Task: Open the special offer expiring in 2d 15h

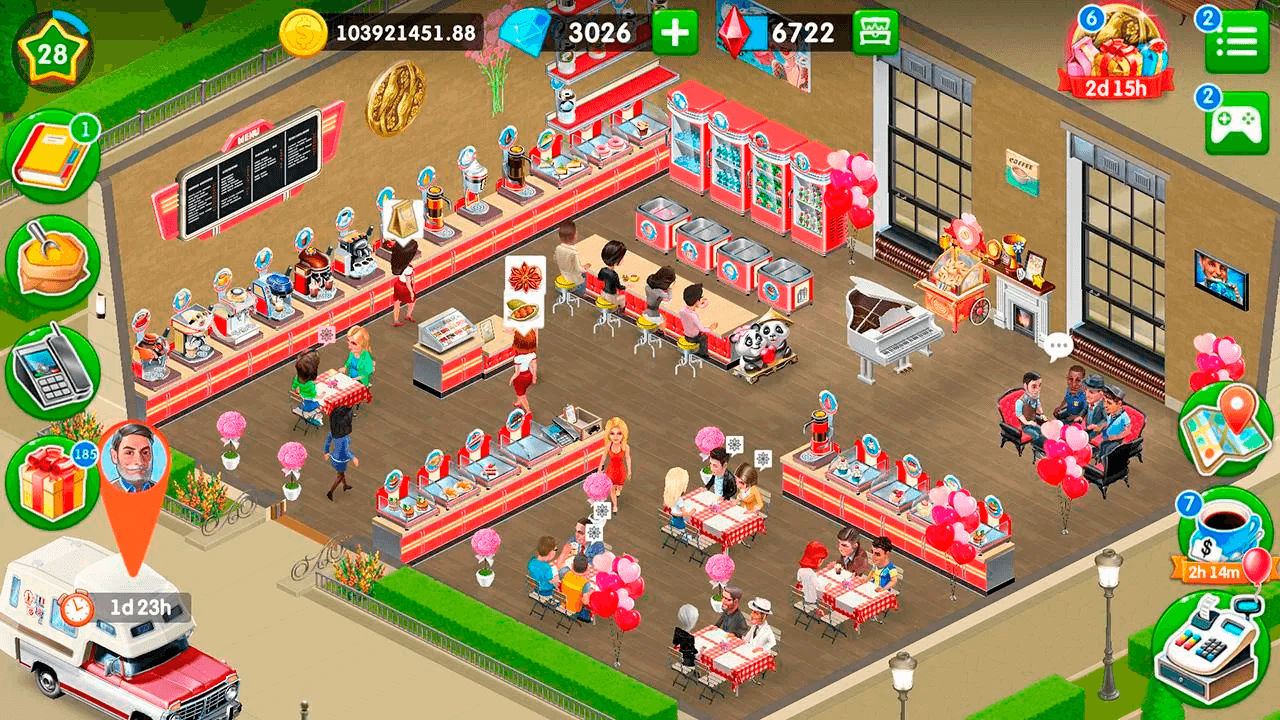Action: [1117, 45]
